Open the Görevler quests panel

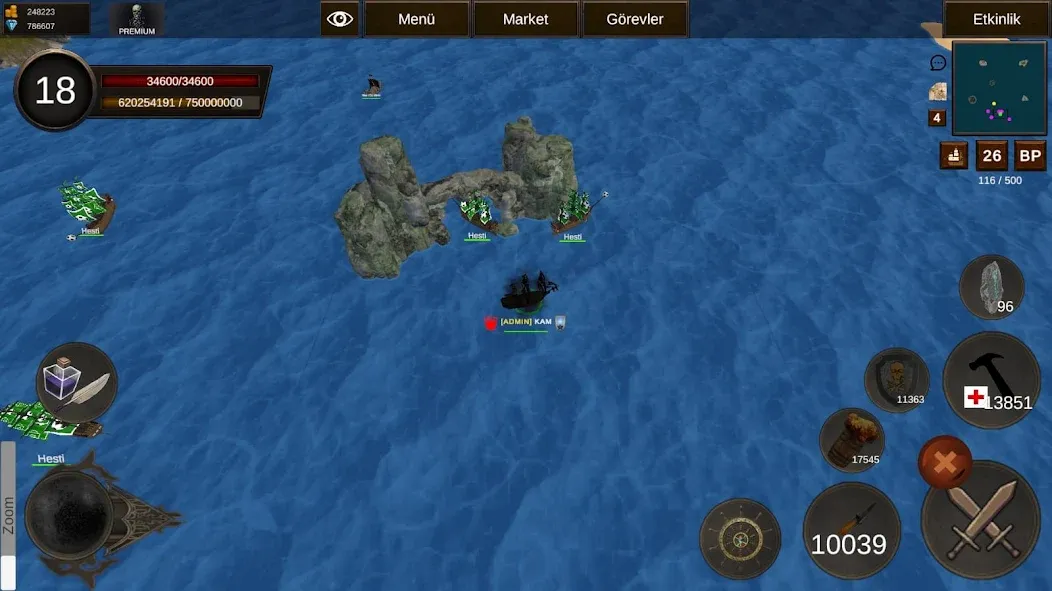click(x=635, y=19)
